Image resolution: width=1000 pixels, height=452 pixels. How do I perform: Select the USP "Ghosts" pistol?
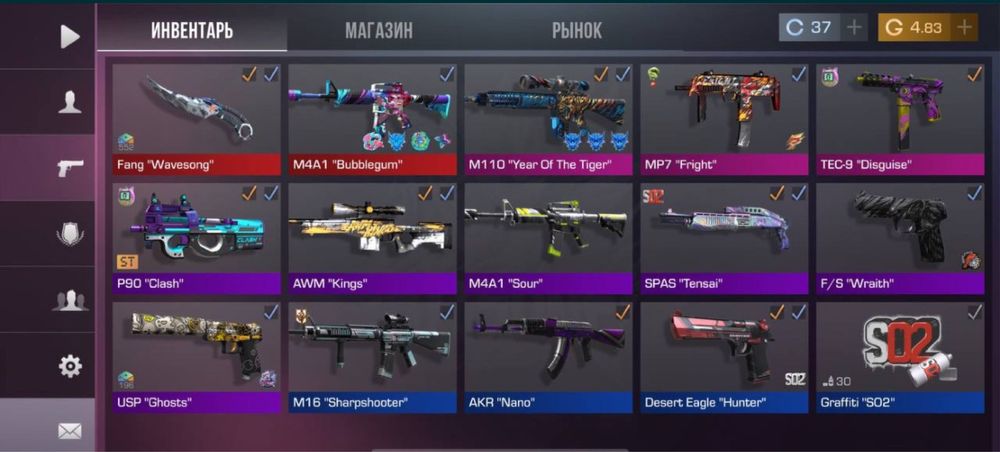coord(197,357)
